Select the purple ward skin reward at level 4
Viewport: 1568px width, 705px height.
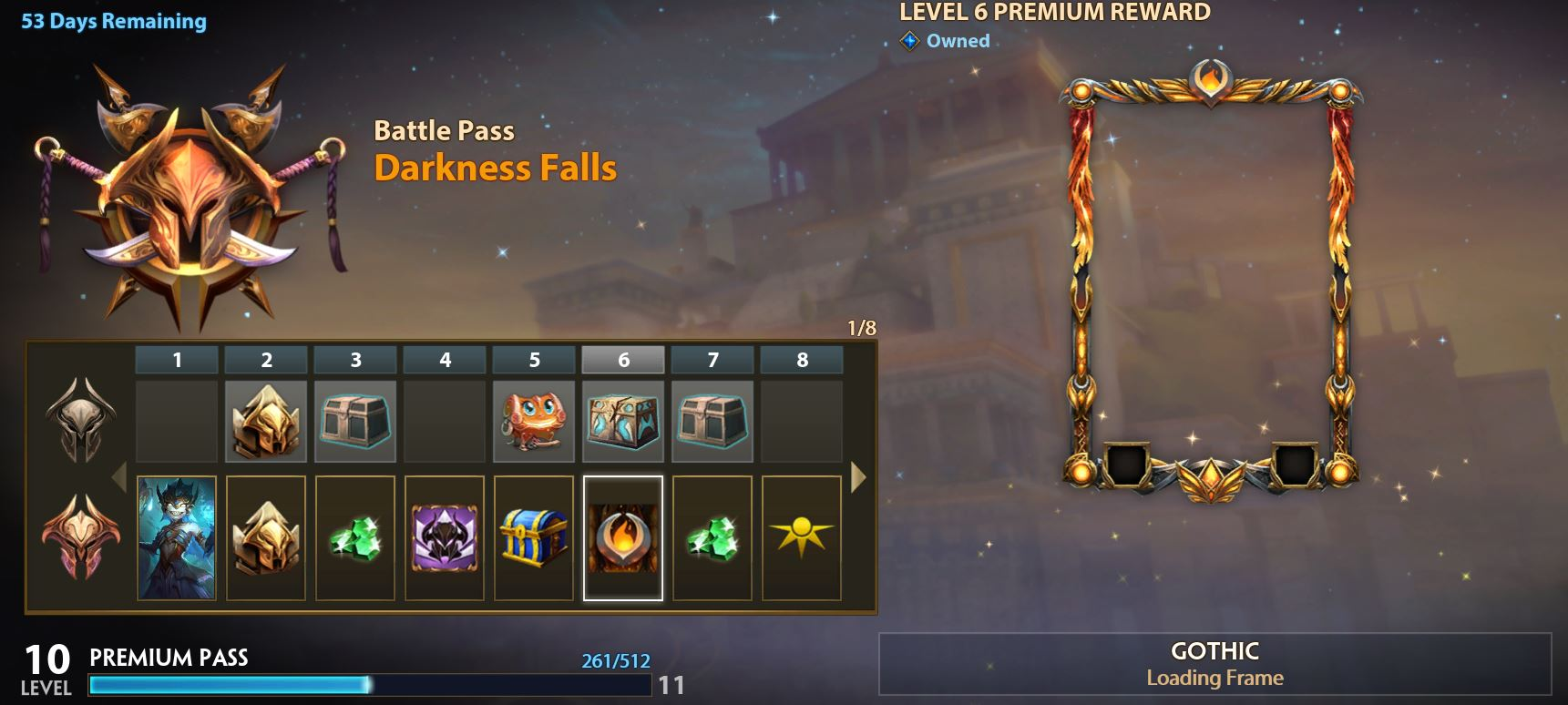pyautogui.click(x=445, y=537)
